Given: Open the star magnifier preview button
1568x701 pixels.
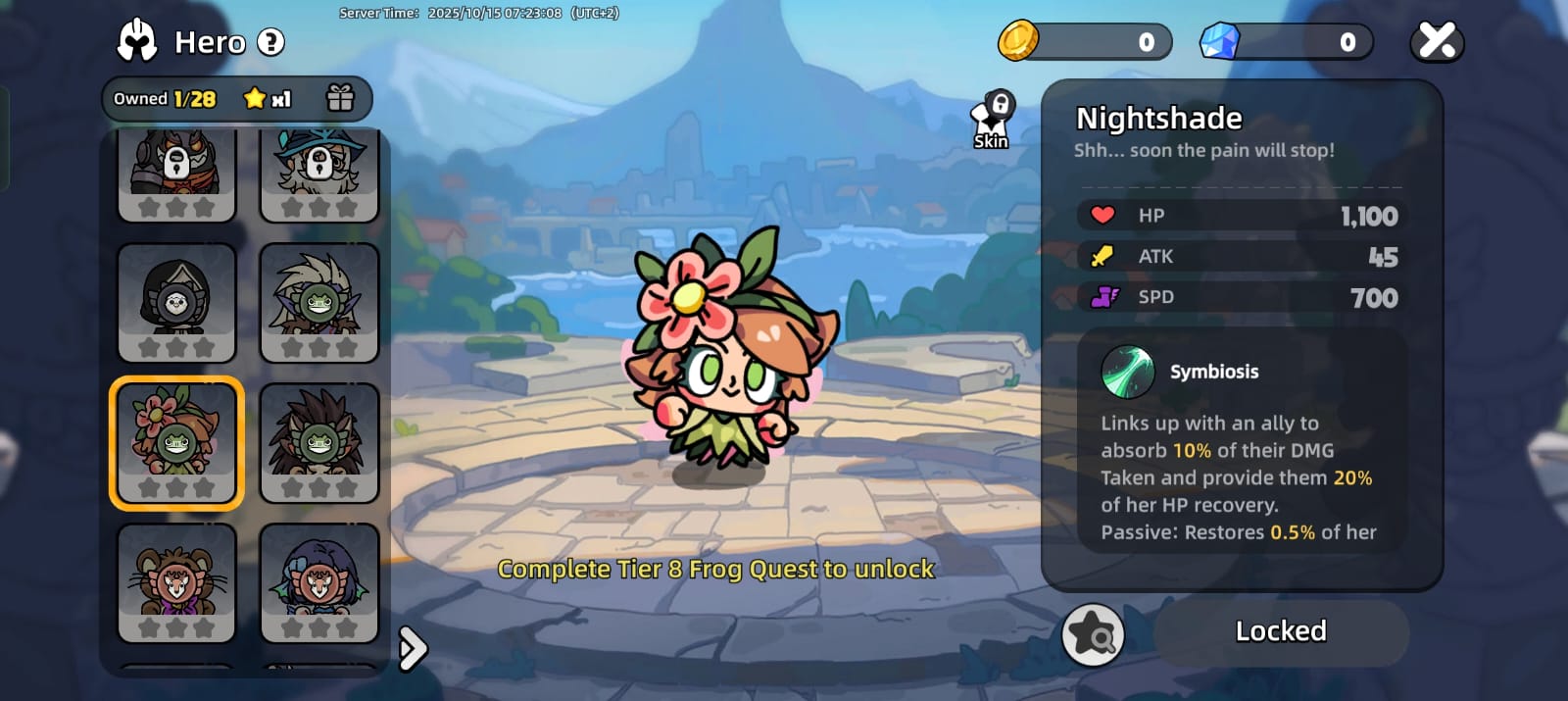Looking at the screenshot, I should [1093, 635].
